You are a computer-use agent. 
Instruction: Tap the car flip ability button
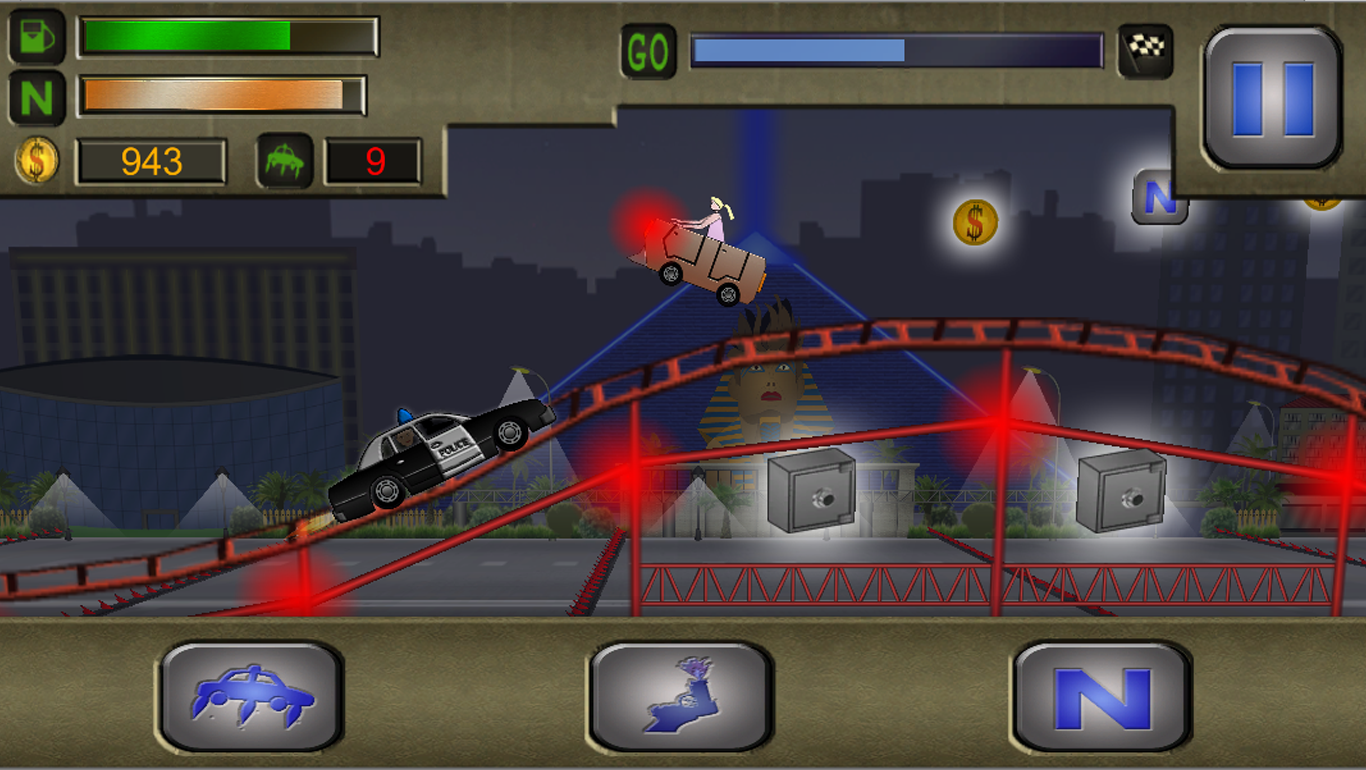click(680, 696)
